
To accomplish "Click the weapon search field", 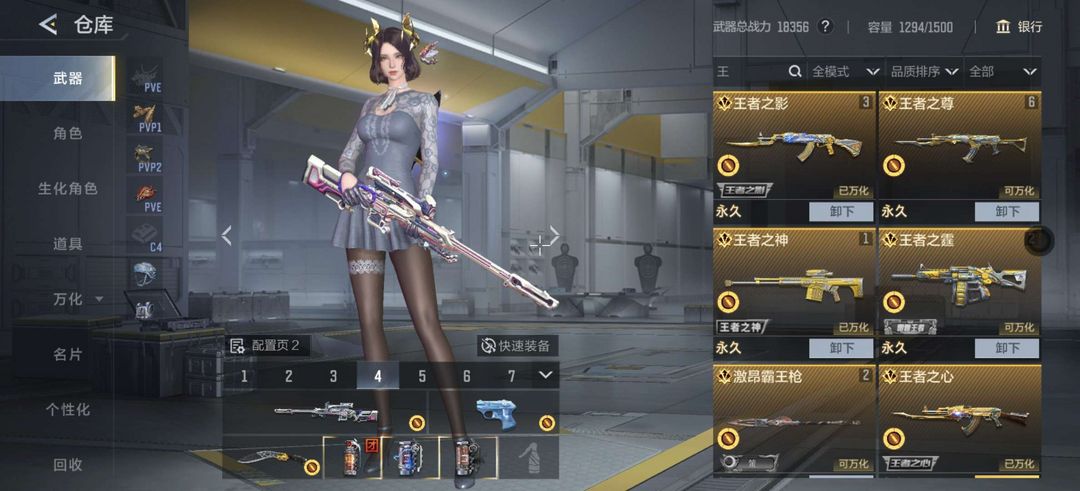I will [x=752, y=72].
